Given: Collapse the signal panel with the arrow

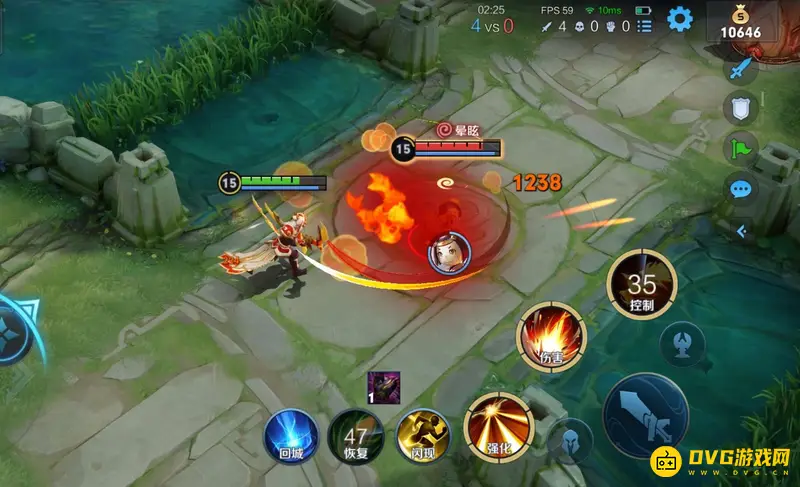Looking at the screenshot, I should pos(741,231).
